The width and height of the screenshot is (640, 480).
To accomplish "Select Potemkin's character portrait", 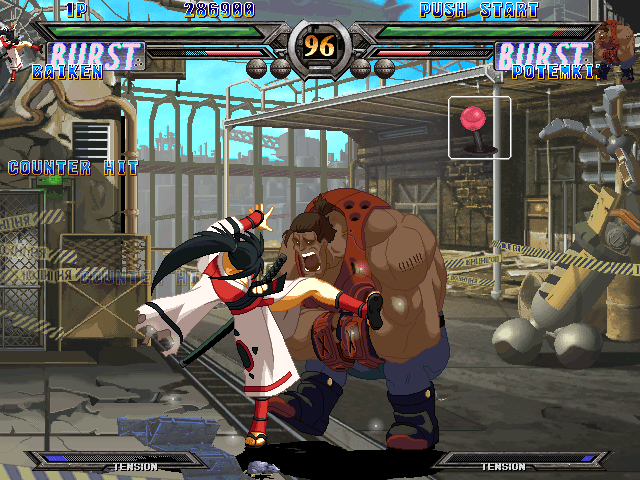I will coord(618,45).
